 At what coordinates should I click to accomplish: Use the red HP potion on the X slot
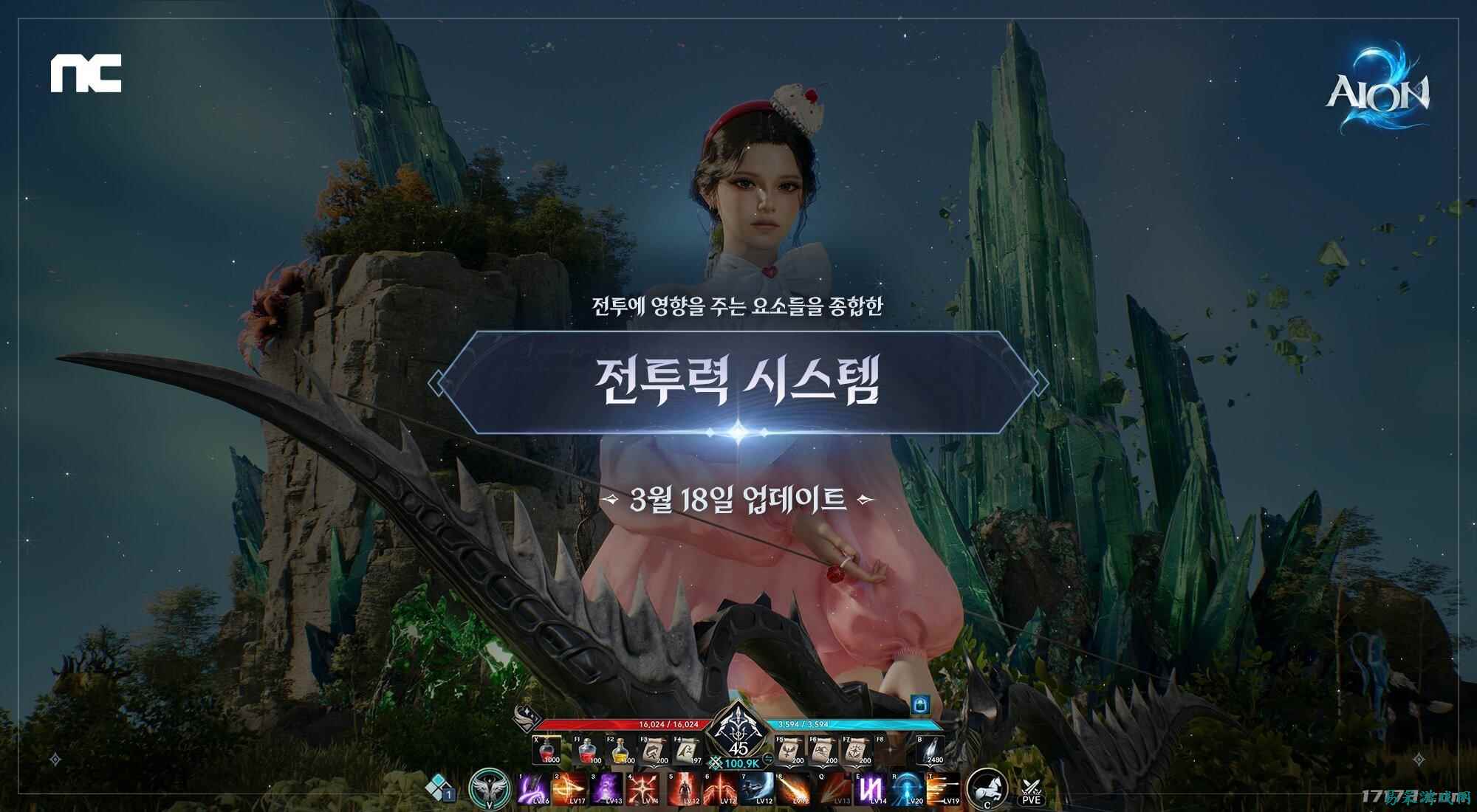coord(545,748)
